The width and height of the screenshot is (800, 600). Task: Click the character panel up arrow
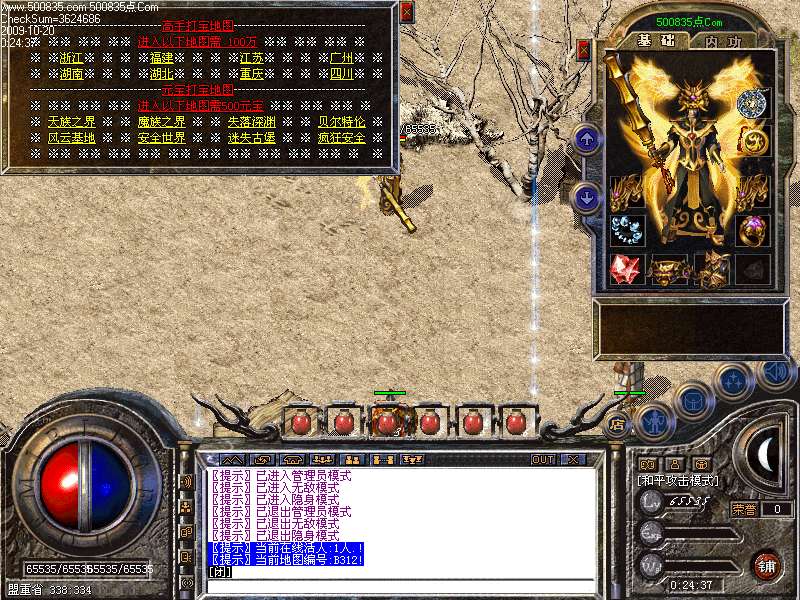pyautogui.click(x=588, y=138)
